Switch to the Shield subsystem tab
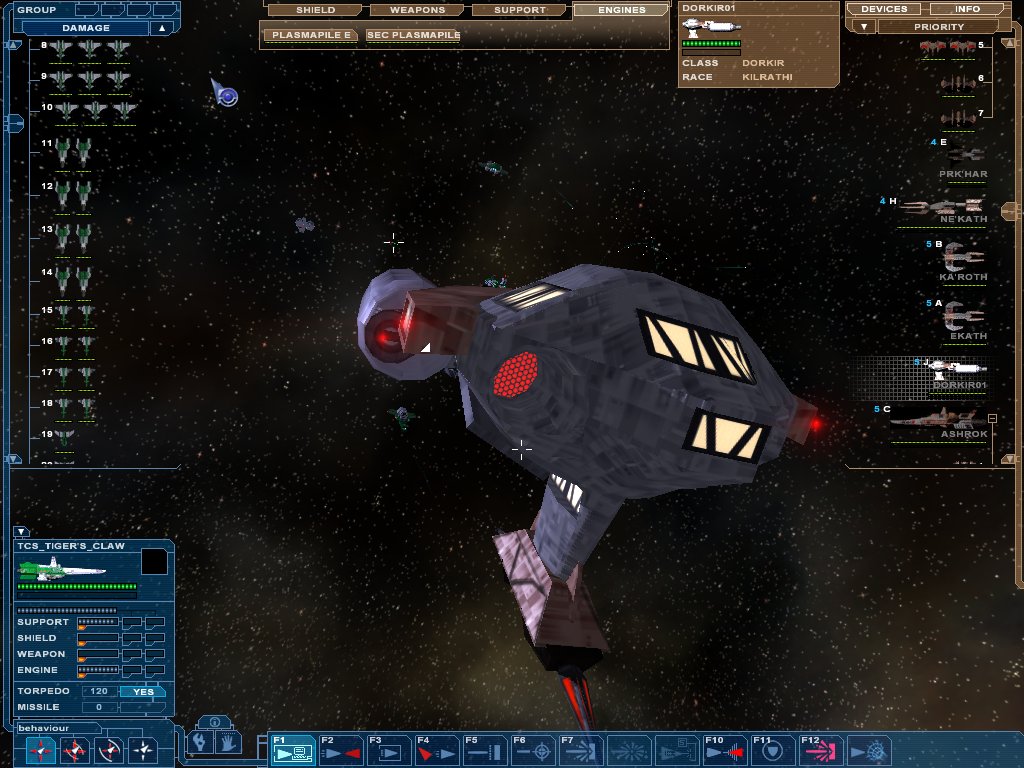The width and height of the screenshot is (1024, 768). pyautogui.click(x=315, y=10)
